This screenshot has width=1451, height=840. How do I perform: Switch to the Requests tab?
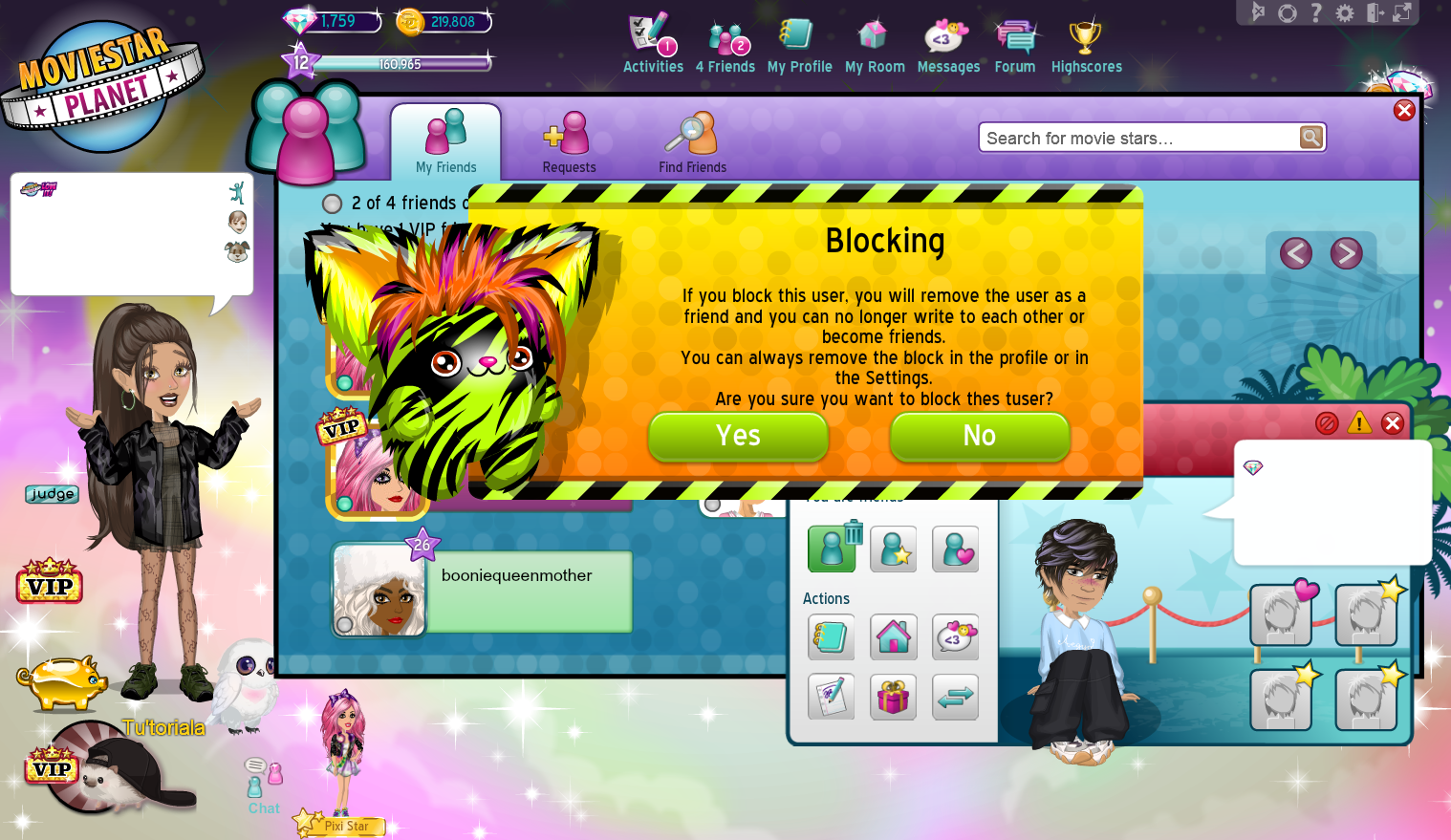pos(569,141)
